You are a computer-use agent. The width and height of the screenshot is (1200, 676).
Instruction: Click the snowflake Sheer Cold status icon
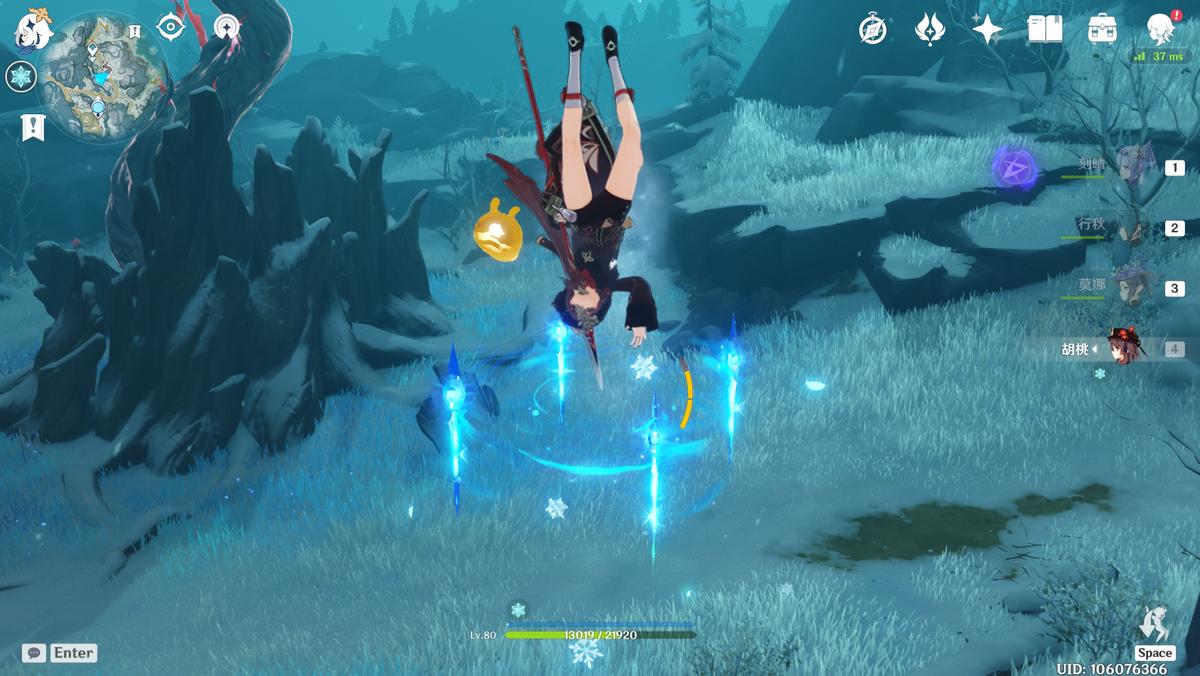pyautogui.click(x=21, y=76)
